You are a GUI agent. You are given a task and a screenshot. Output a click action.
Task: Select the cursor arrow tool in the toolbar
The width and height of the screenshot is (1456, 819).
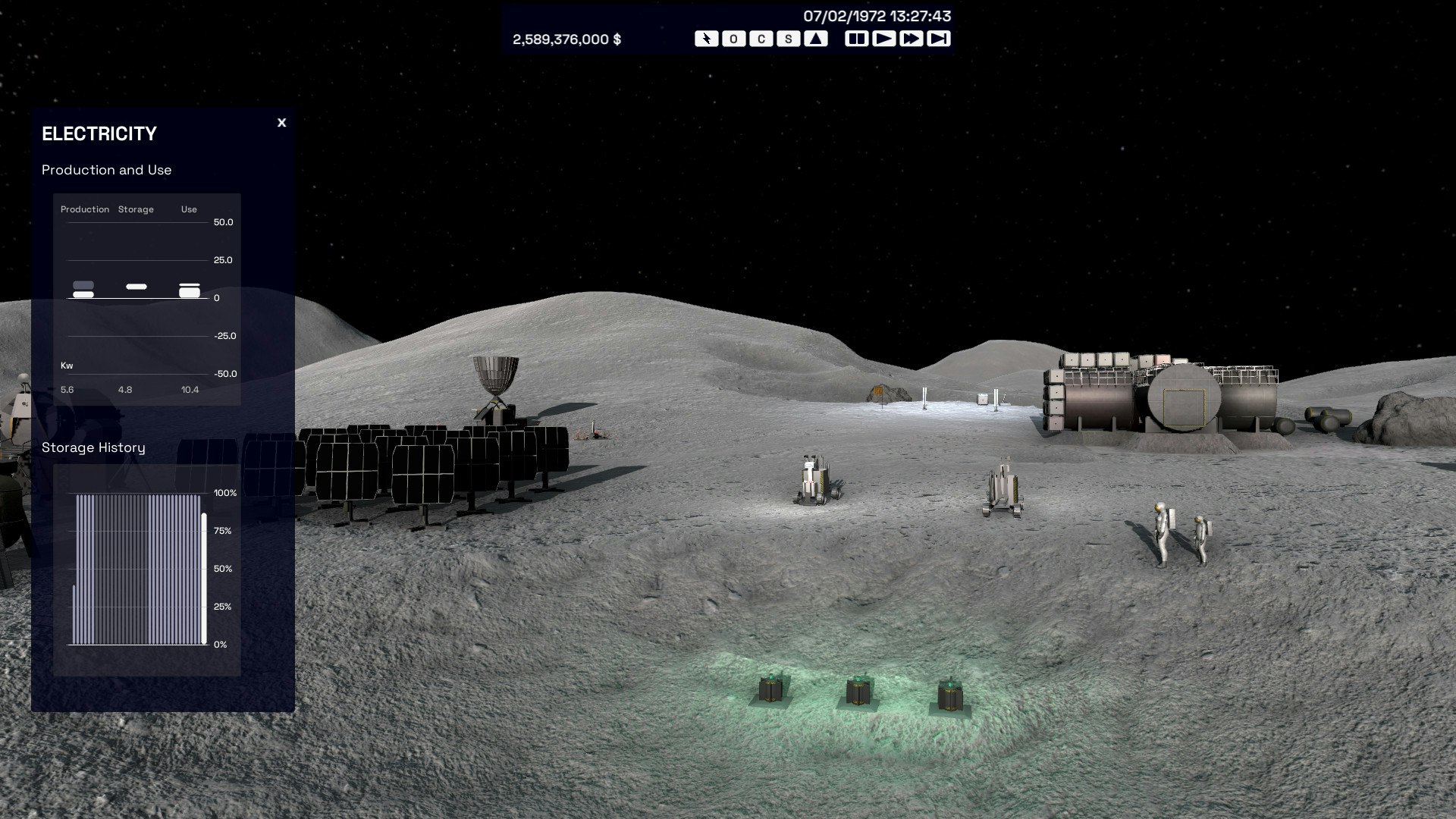click(x=707, y=37)
